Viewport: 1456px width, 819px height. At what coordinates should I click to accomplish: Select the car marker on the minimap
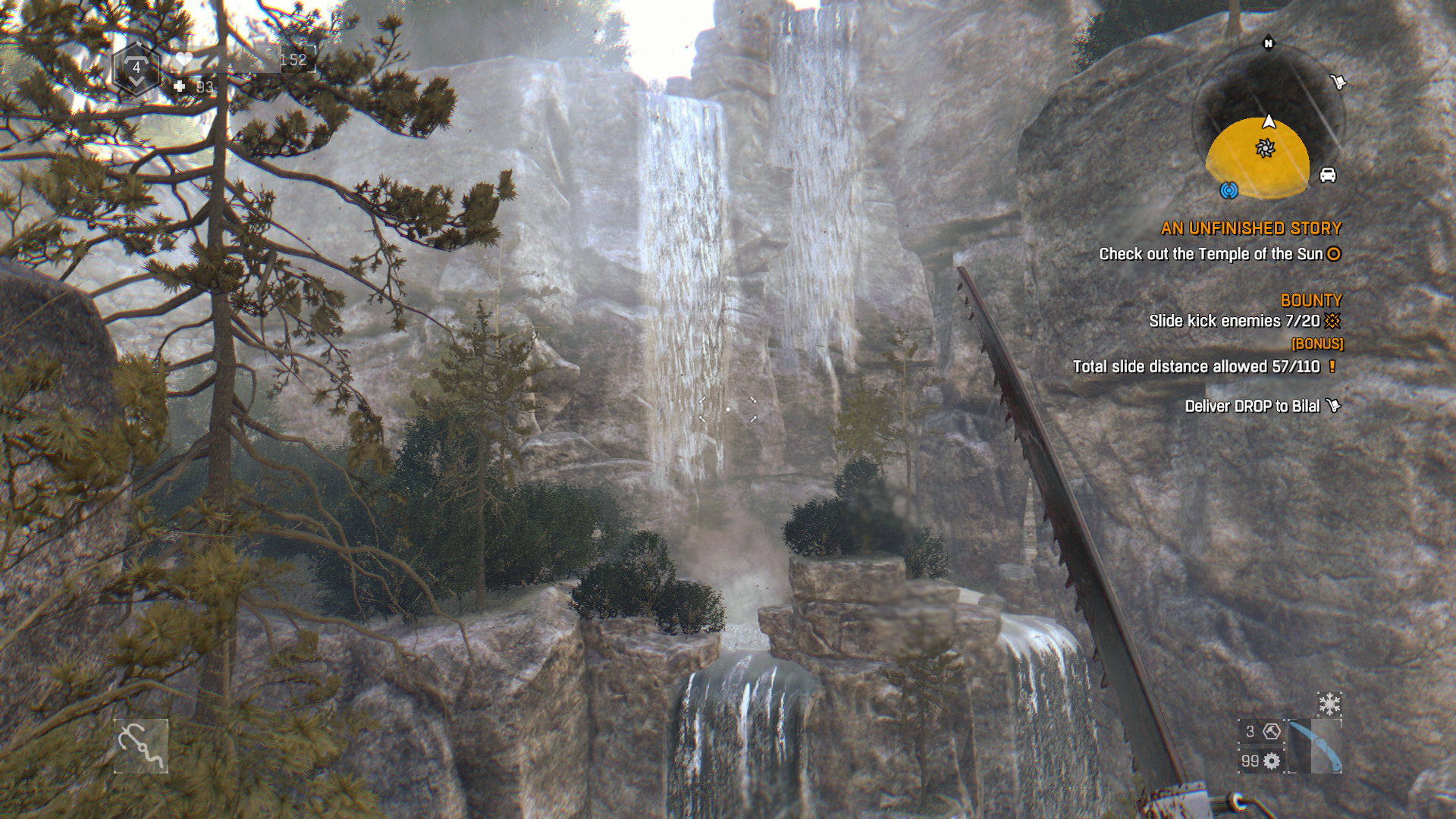click(1327, 175)
